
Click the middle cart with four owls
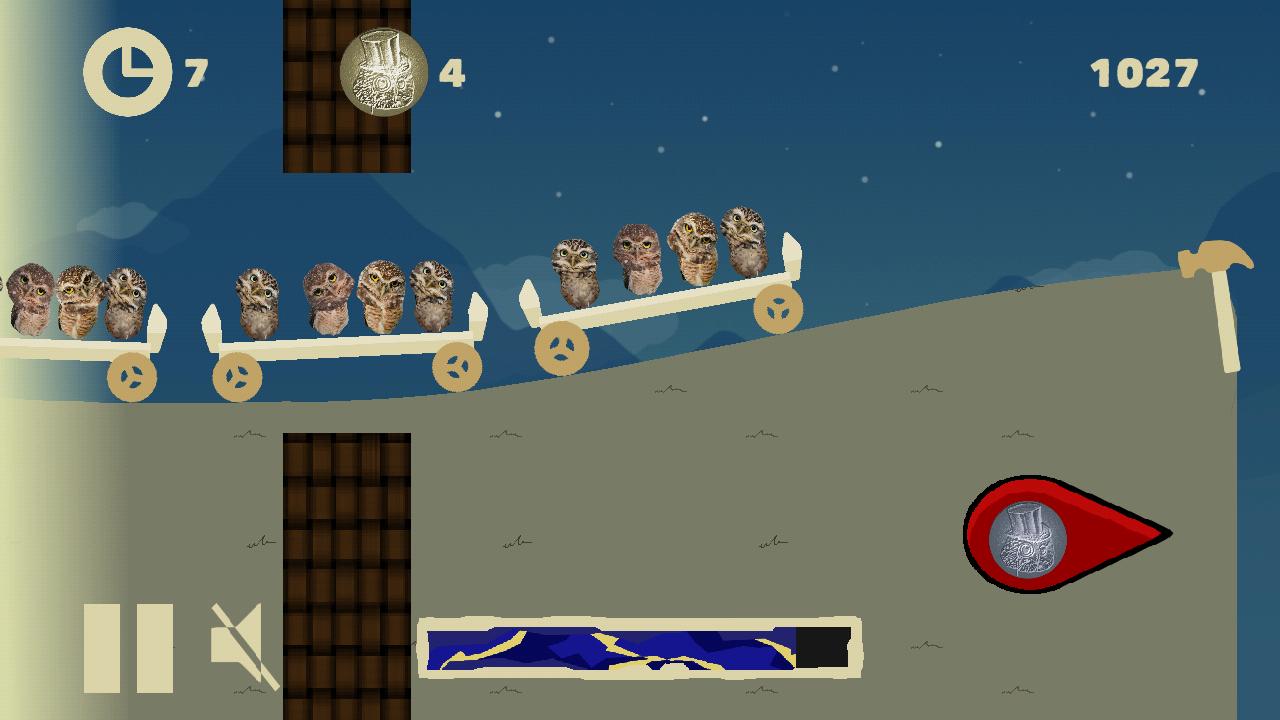tap(345, 320)
